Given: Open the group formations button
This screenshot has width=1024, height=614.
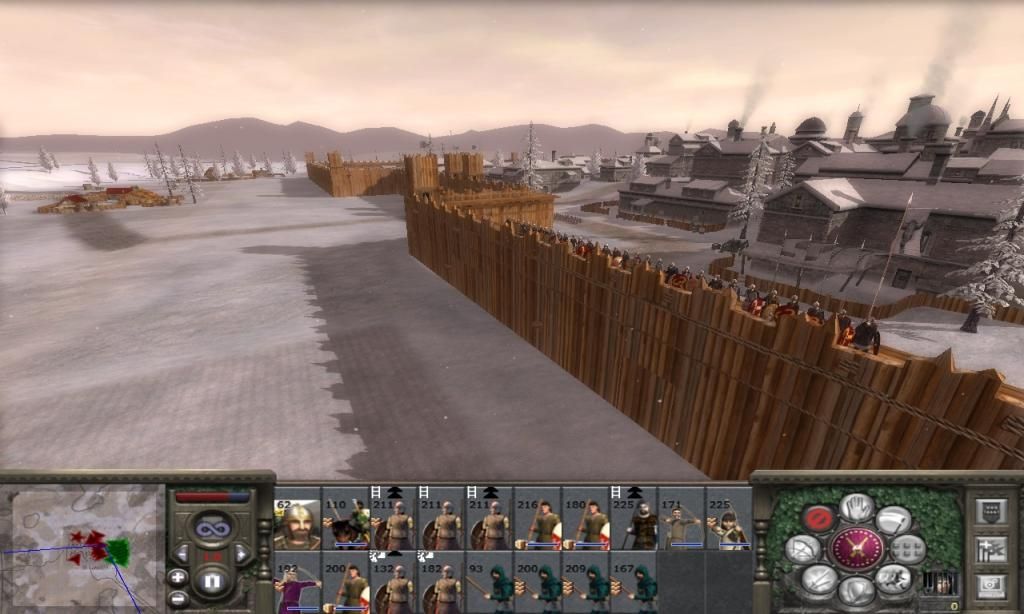Looking at the screenshot, I should (x=907, y=548).
